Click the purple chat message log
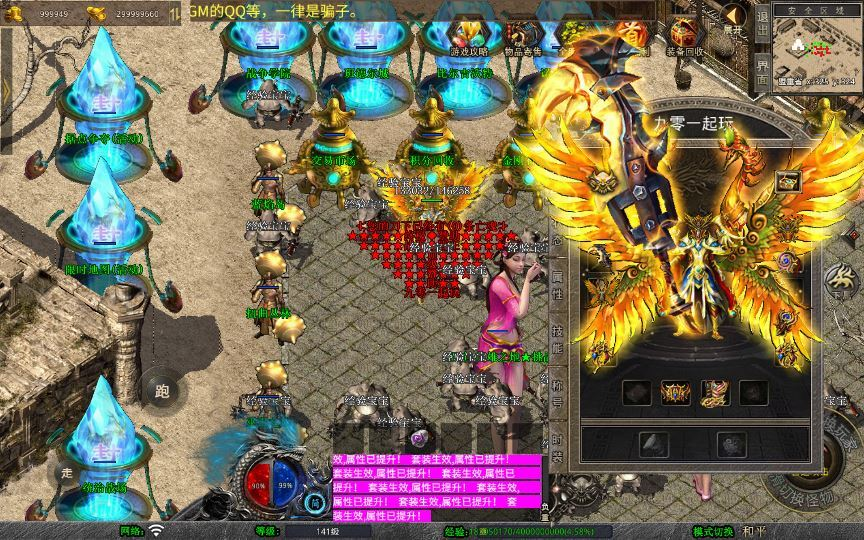The height and width of the screenshot is (540, 864). tap(437, 487)
